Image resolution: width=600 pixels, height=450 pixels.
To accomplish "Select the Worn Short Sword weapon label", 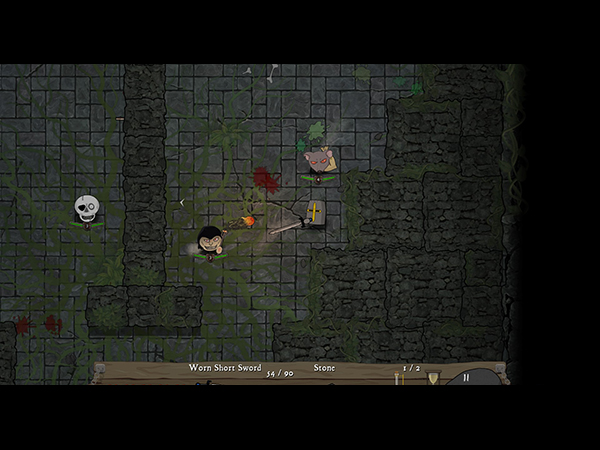I will click(x=226, y=368).
